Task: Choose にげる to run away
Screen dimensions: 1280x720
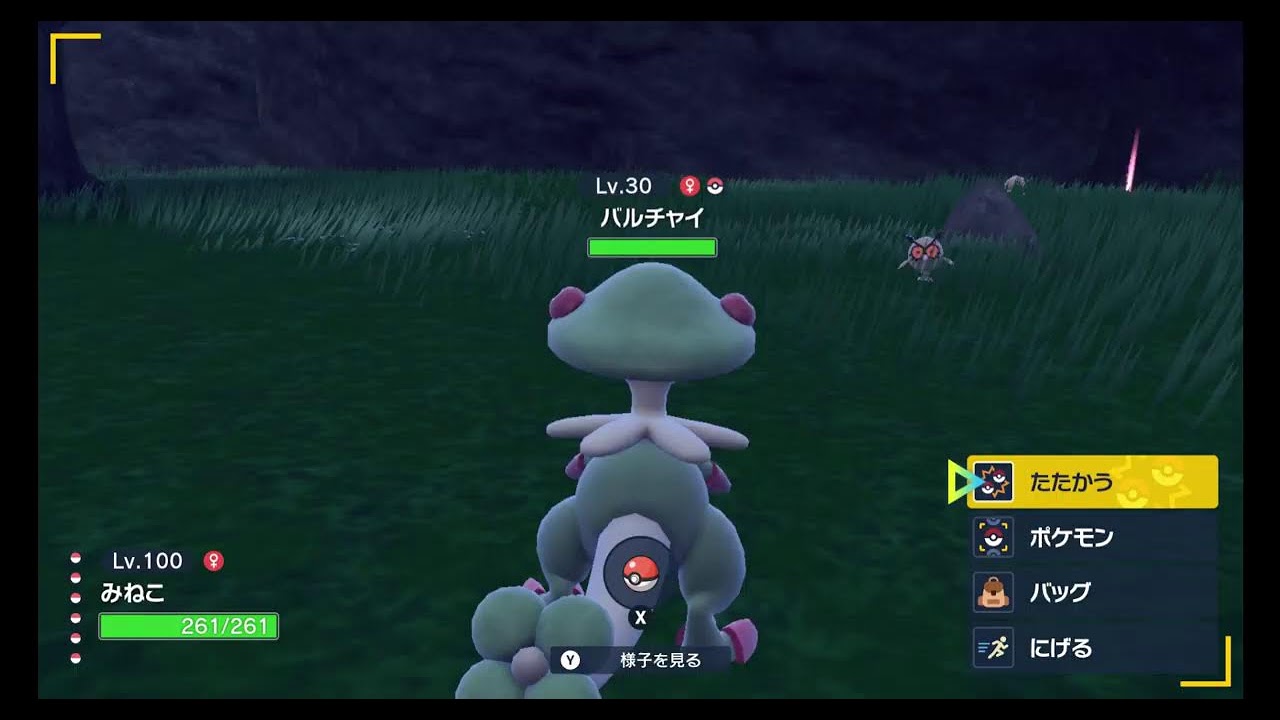Action: (1092, 648)
